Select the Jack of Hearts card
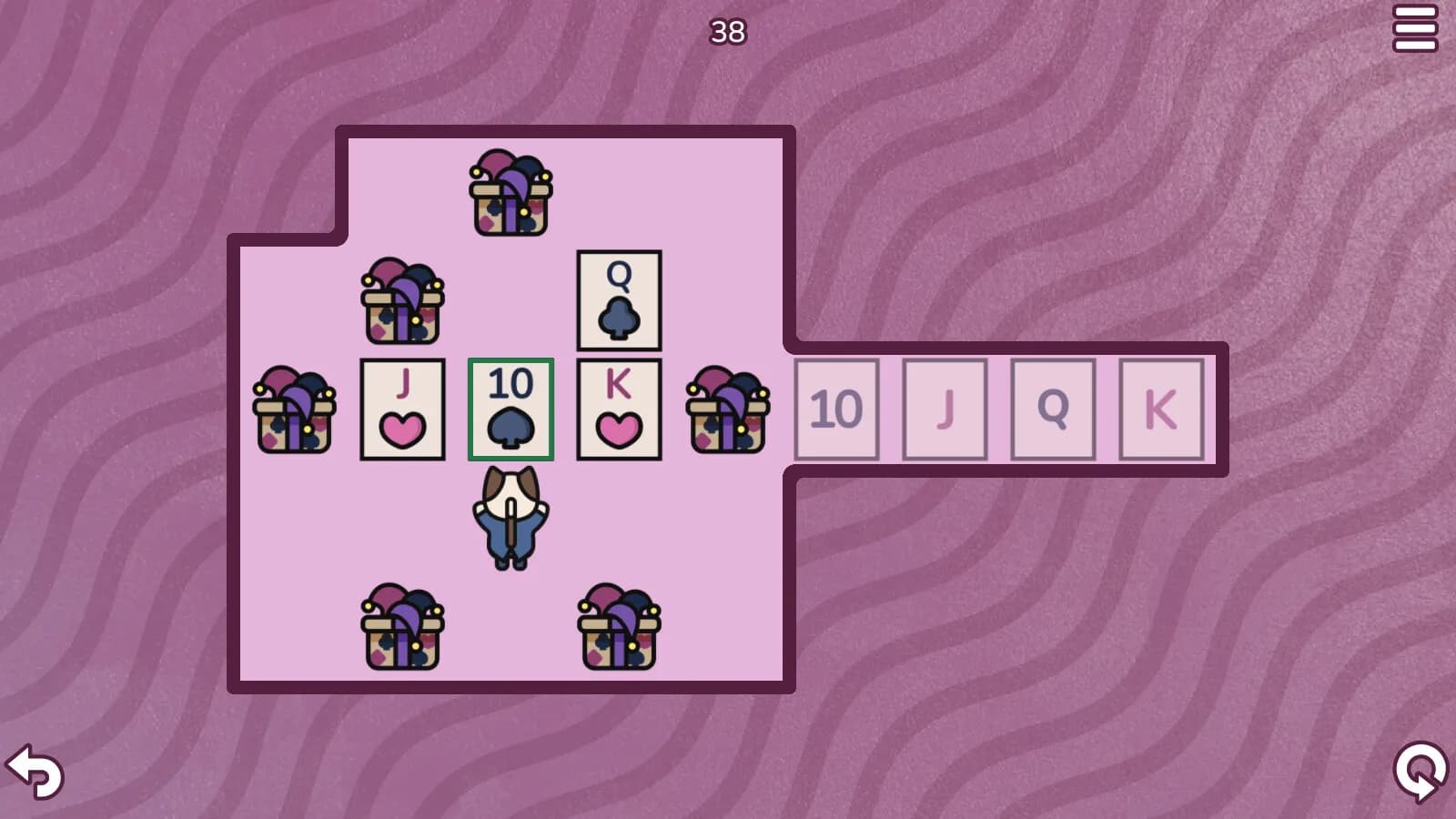 [x=402, y=408]
